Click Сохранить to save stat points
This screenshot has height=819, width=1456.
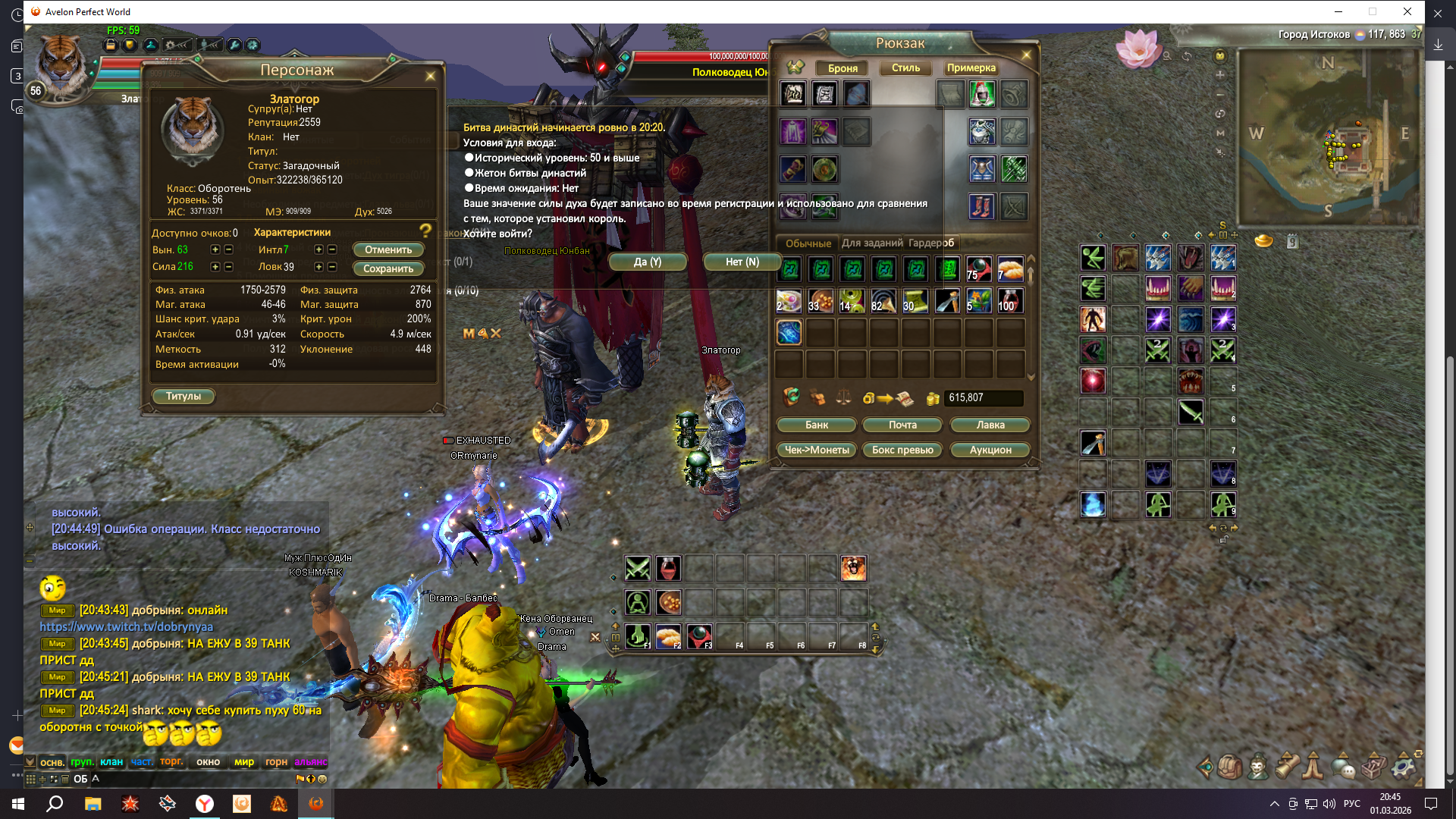(388, 268)
